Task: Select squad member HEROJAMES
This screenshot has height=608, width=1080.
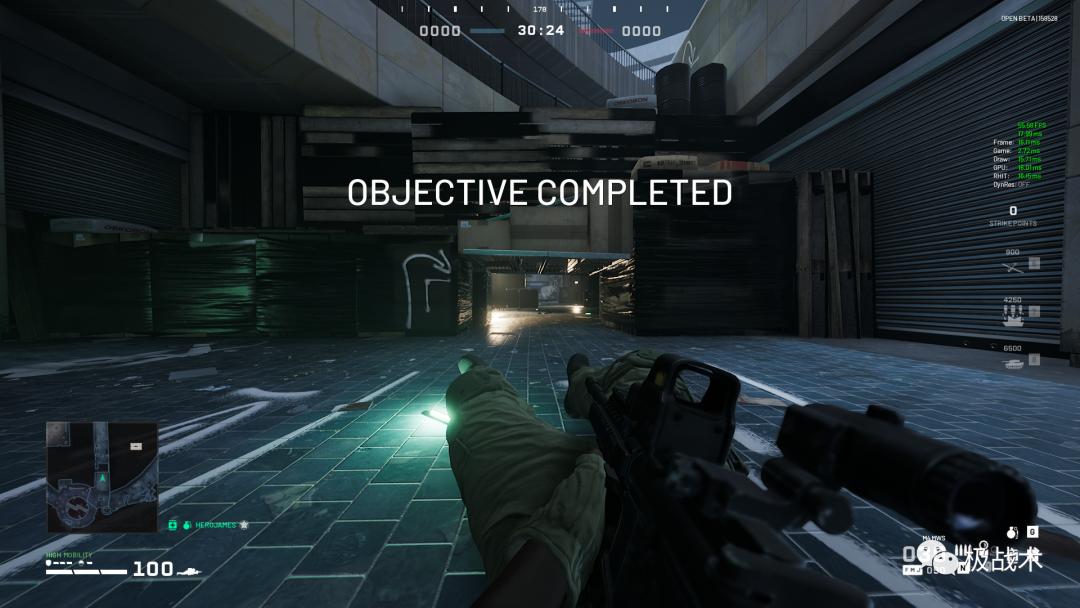Action: 217,525
